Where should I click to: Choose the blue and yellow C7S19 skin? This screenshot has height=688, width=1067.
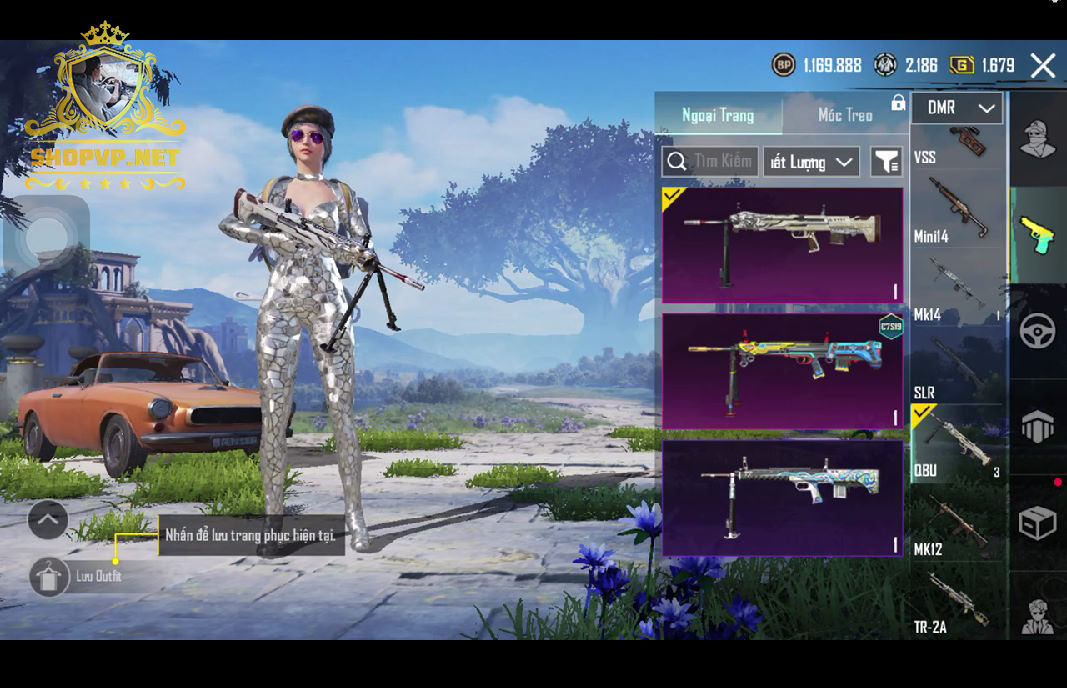(x=782, y=371)
